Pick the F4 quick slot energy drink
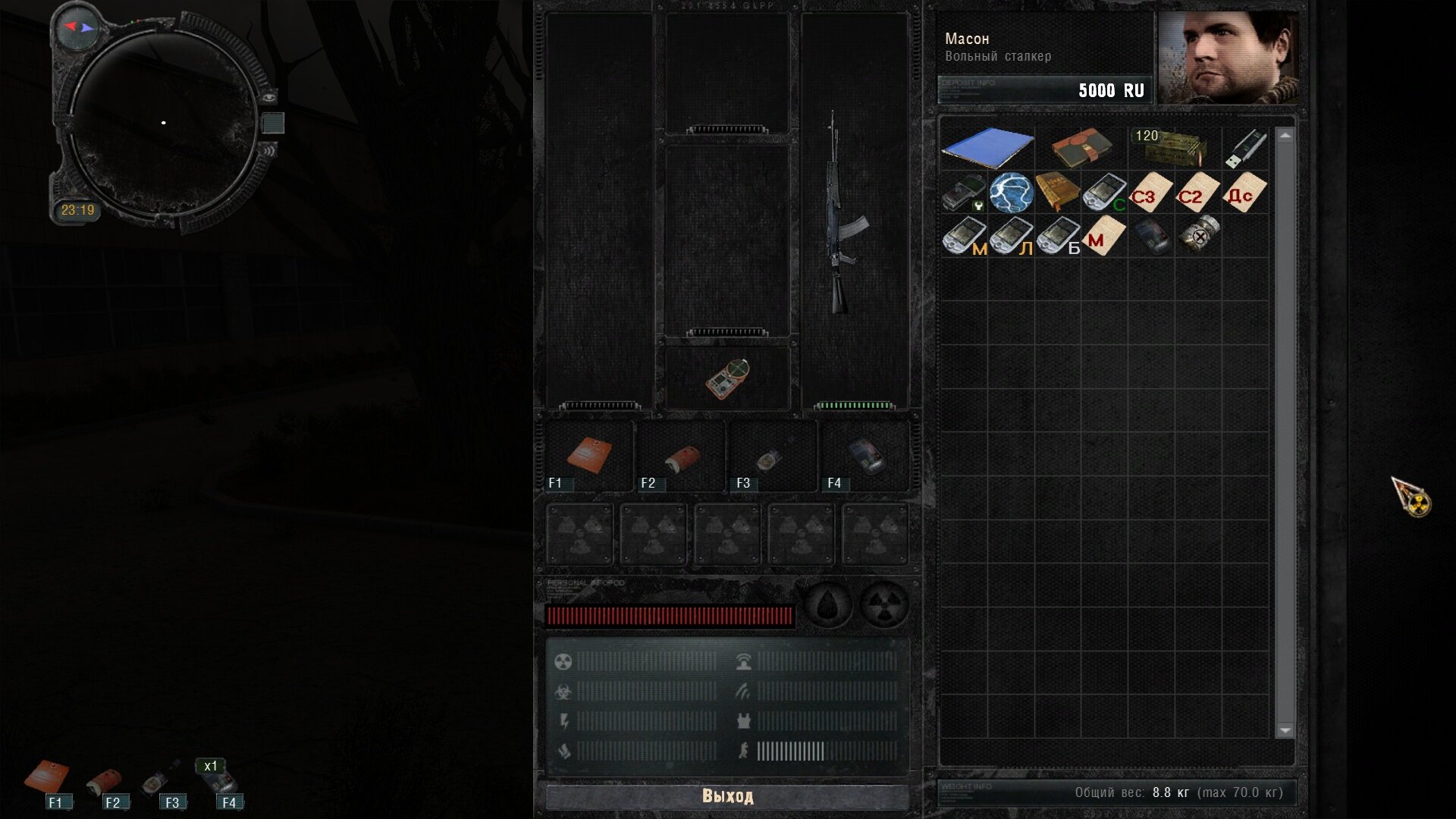 coord(865,455)
